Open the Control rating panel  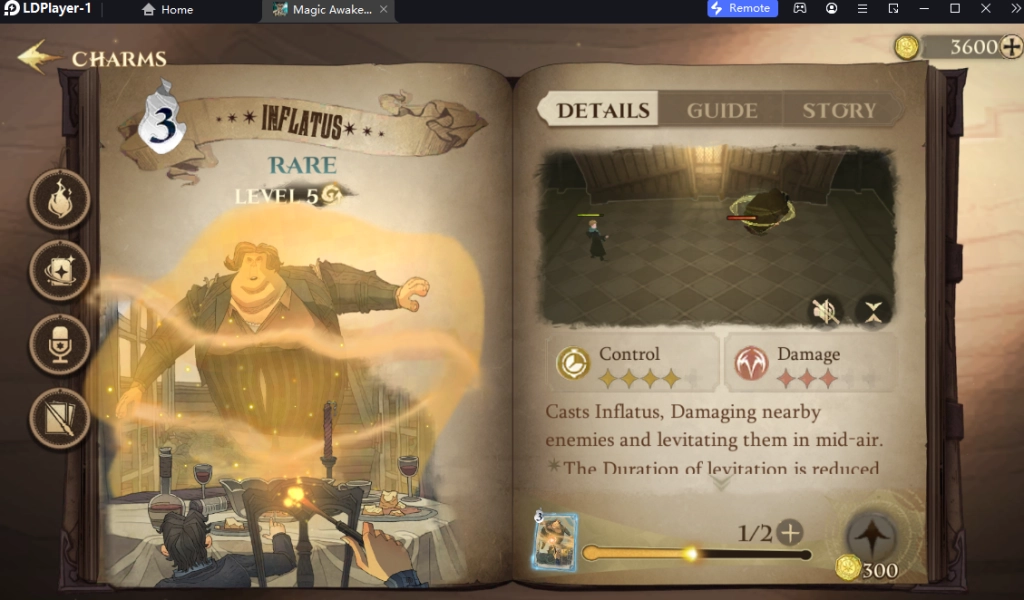632,364
